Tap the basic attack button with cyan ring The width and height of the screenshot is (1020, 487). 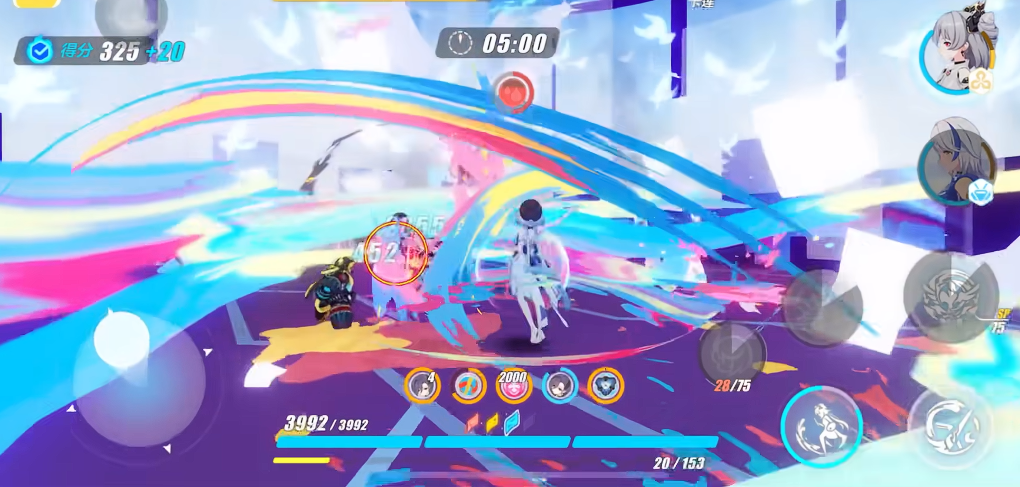click(x=822, y=426)
